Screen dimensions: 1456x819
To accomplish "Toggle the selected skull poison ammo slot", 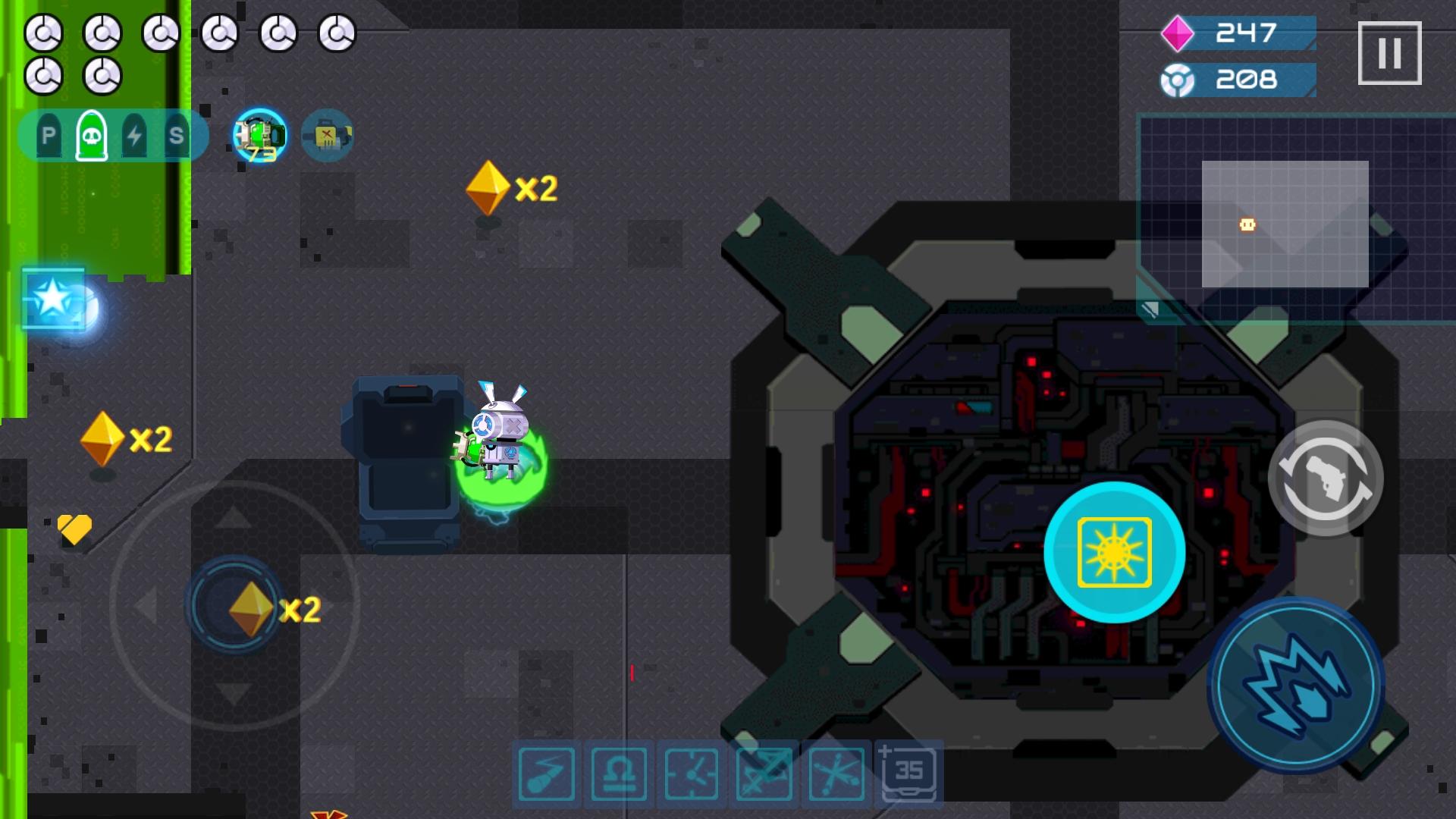I will (93, 134).
